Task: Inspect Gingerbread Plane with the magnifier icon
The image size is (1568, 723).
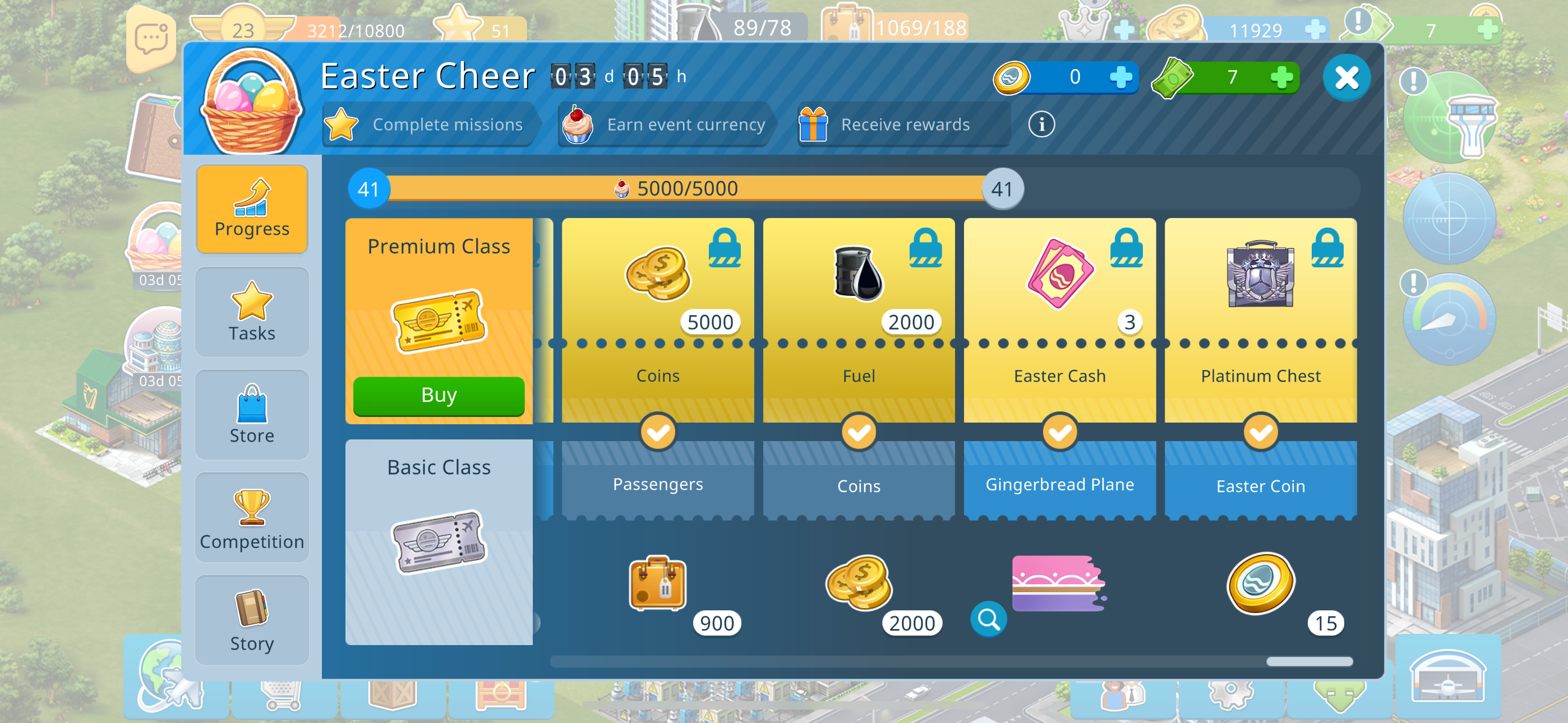Action: pos(988,619)
